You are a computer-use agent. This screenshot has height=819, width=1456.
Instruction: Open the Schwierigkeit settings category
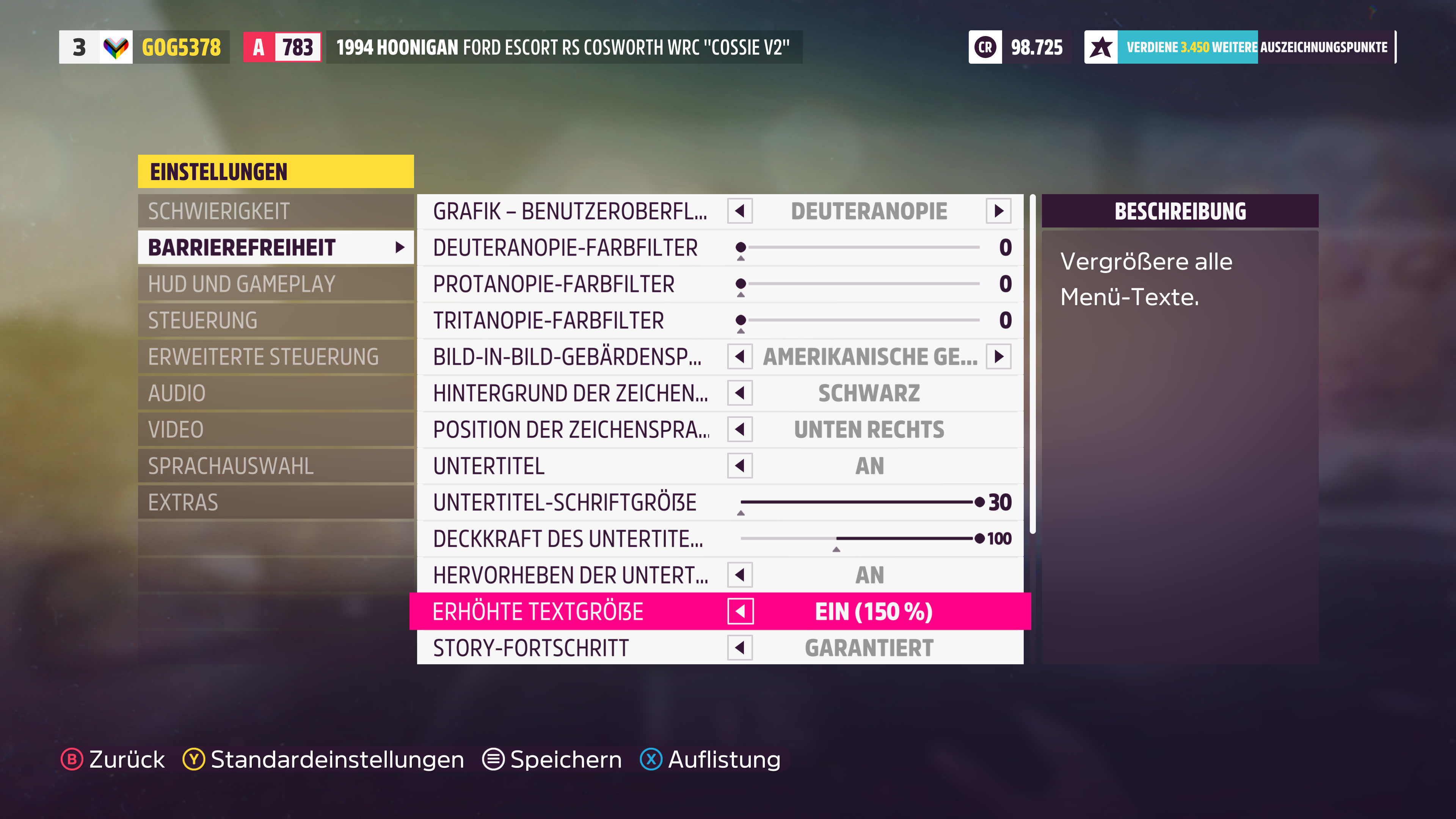275,212
